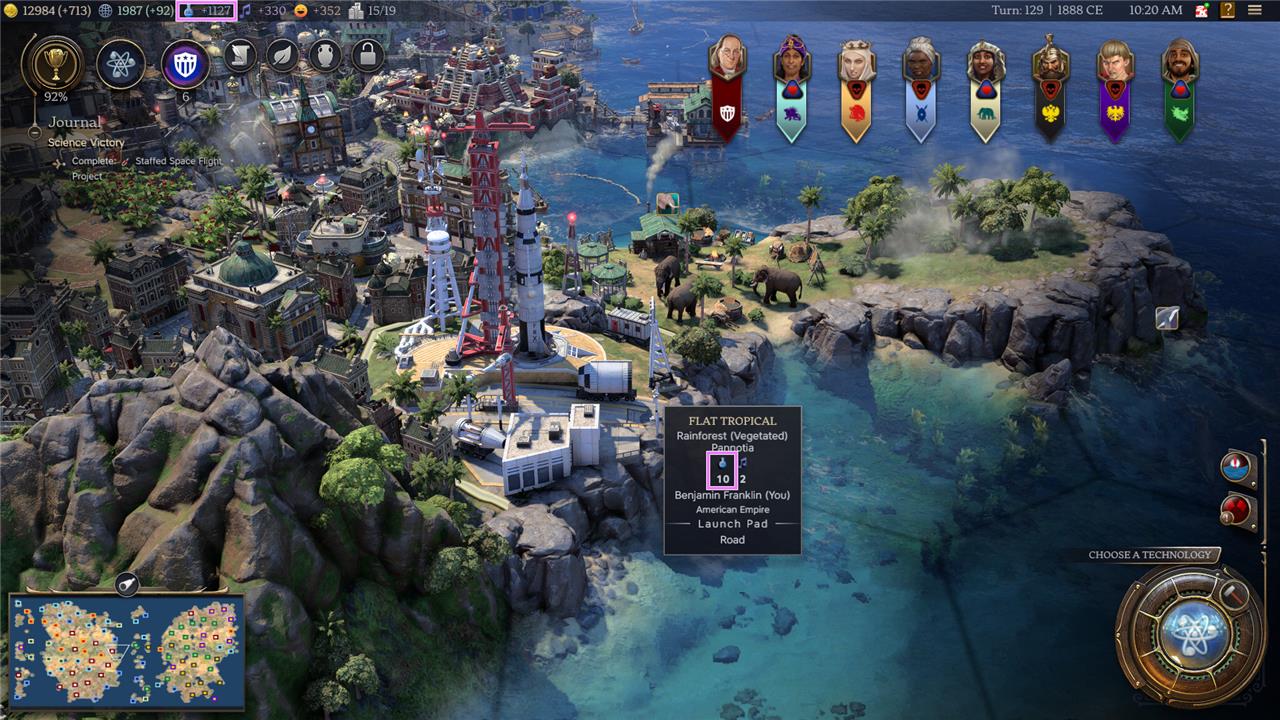Open the scroll policies button

click(x=240, y=55)
